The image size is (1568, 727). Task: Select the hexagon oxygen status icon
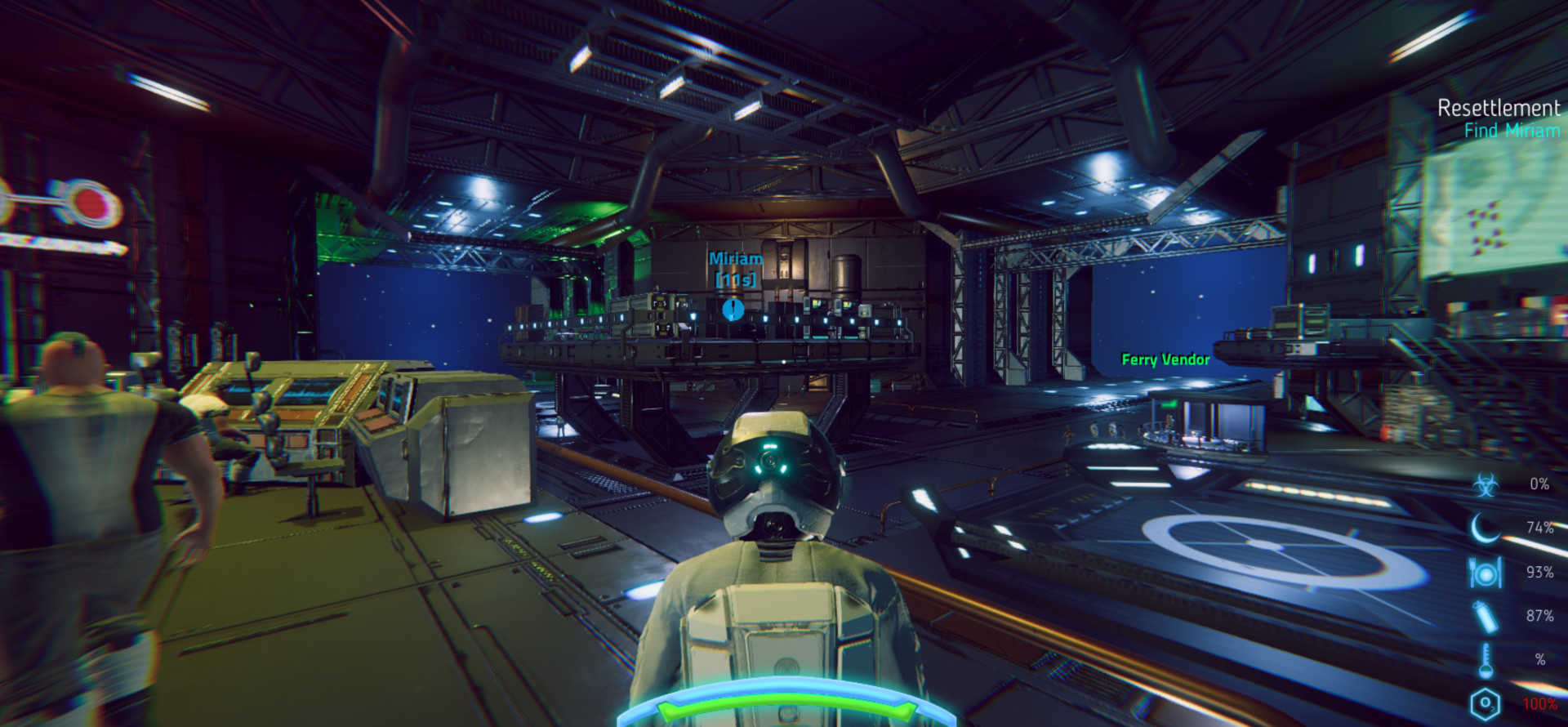[x=1486, y=703]
